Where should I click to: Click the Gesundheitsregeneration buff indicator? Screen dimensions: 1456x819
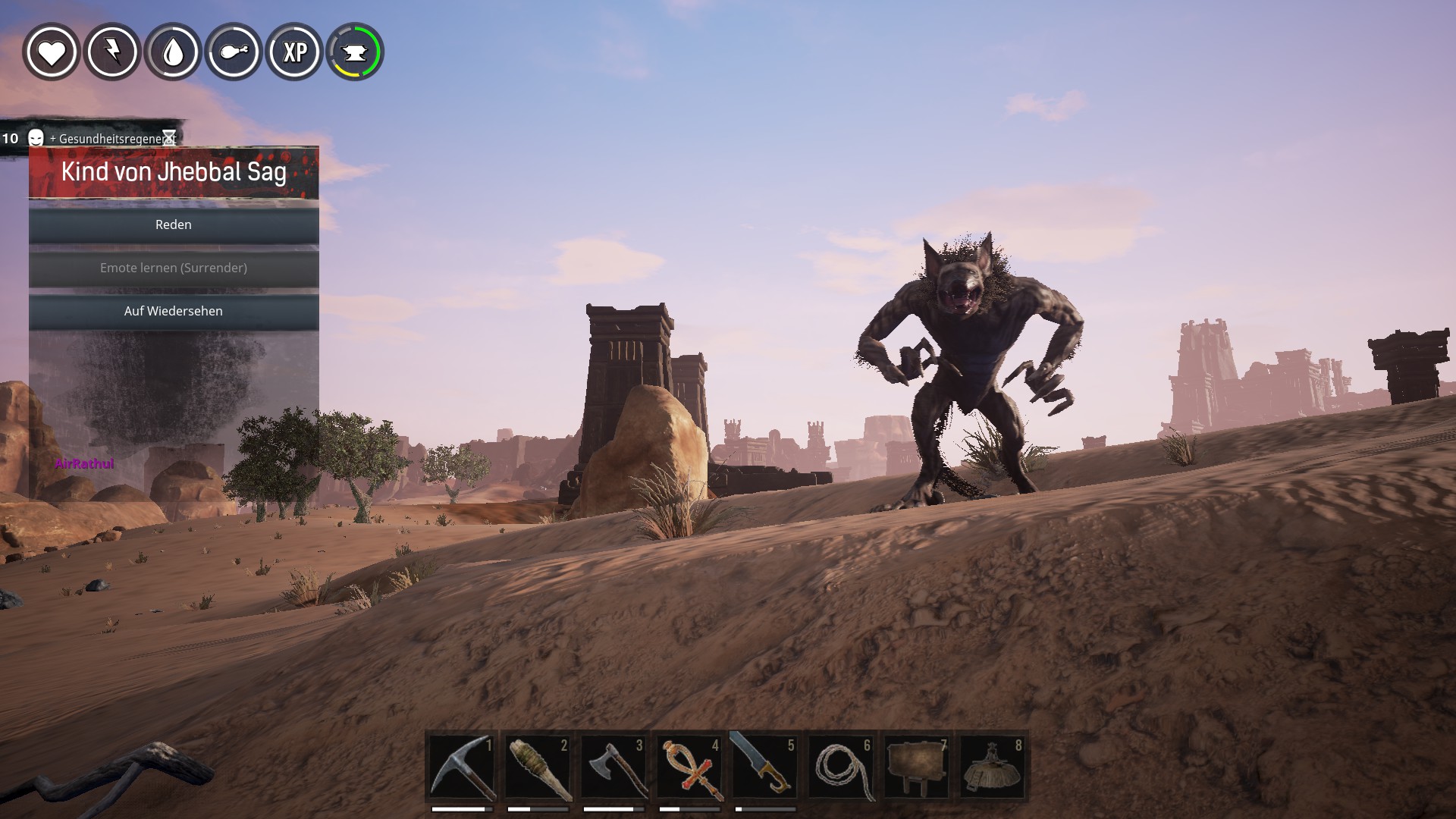pos(106,139)
